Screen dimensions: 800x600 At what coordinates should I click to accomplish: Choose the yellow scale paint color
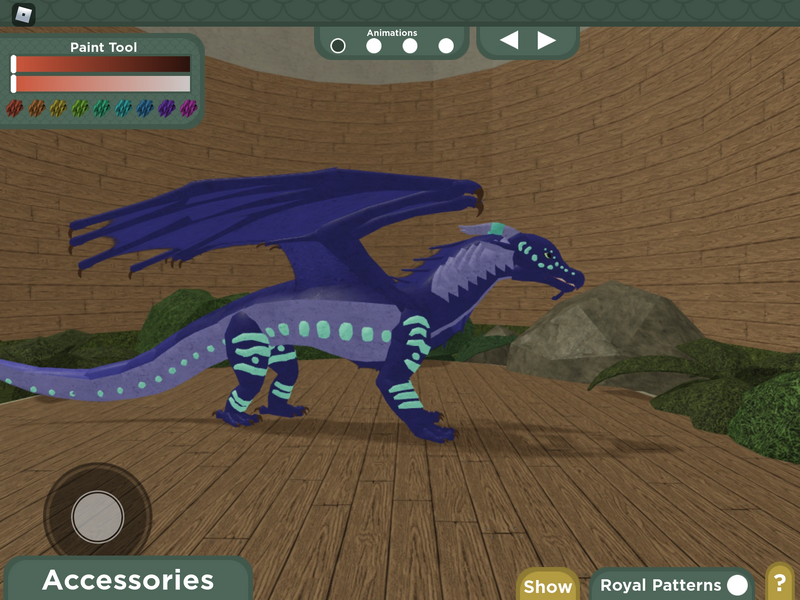point(59,108)
